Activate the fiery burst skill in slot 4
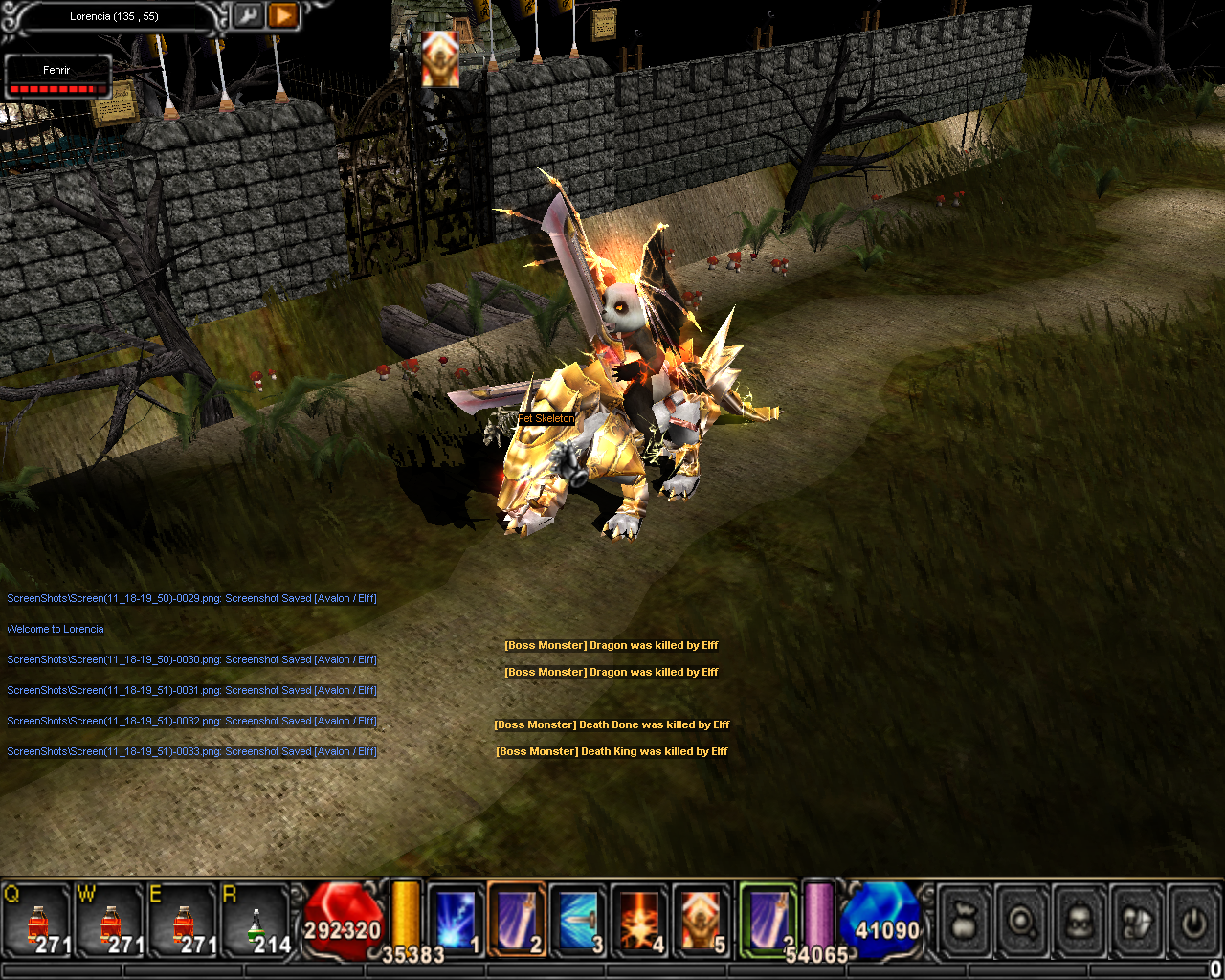The height and width of the screenshot is (980, 1225). (639, 921)
